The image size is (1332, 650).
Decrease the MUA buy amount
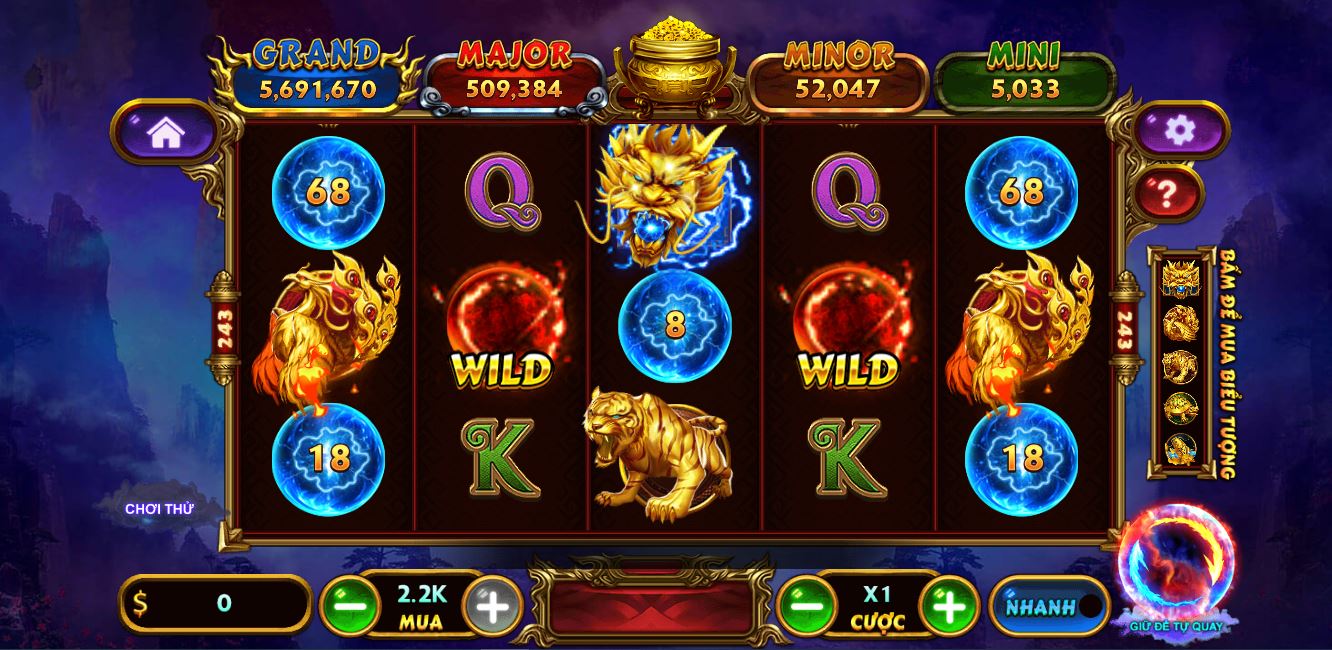click(x=350, y=605)
